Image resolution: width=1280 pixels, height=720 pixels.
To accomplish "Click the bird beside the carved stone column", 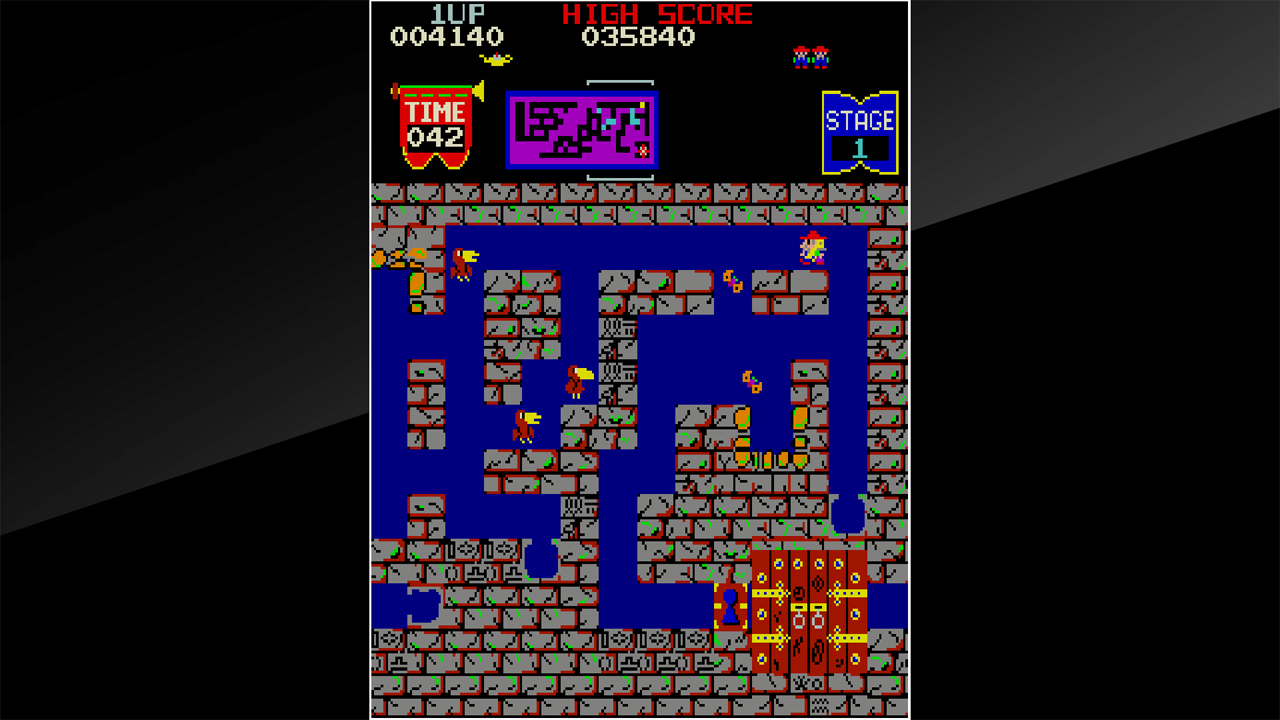I will point(578,380).
